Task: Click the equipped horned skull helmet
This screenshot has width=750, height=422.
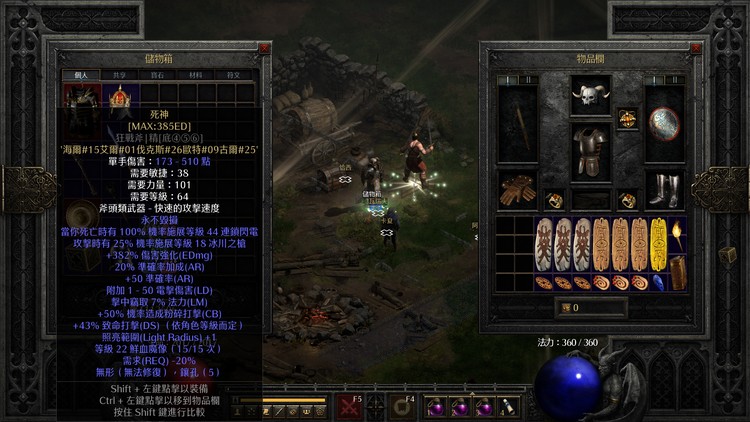Action: click(x=592, y=98)
